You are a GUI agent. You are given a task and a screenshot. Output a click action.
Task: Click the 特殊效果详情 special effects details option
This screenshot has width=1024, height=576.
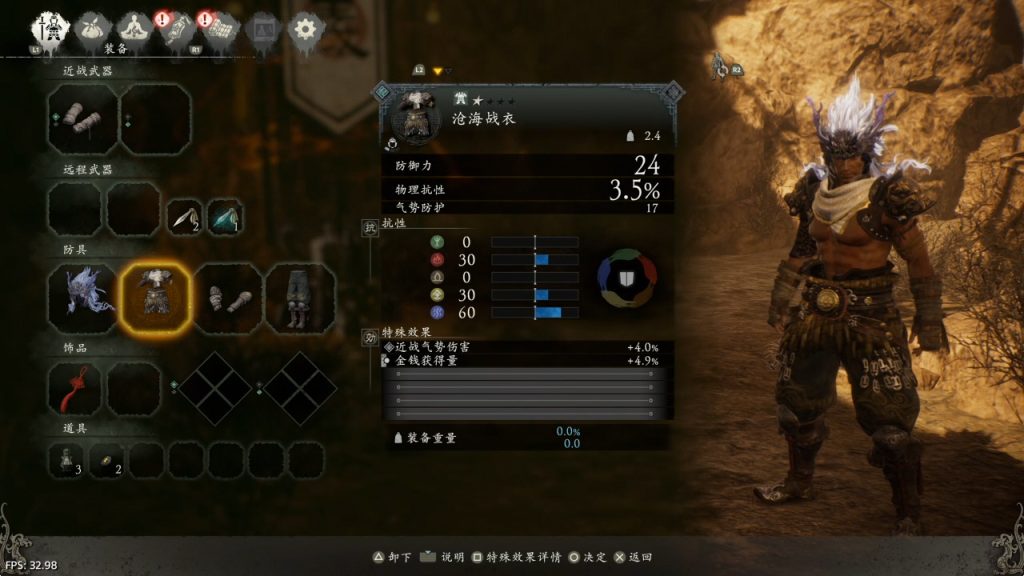[511, 557]
